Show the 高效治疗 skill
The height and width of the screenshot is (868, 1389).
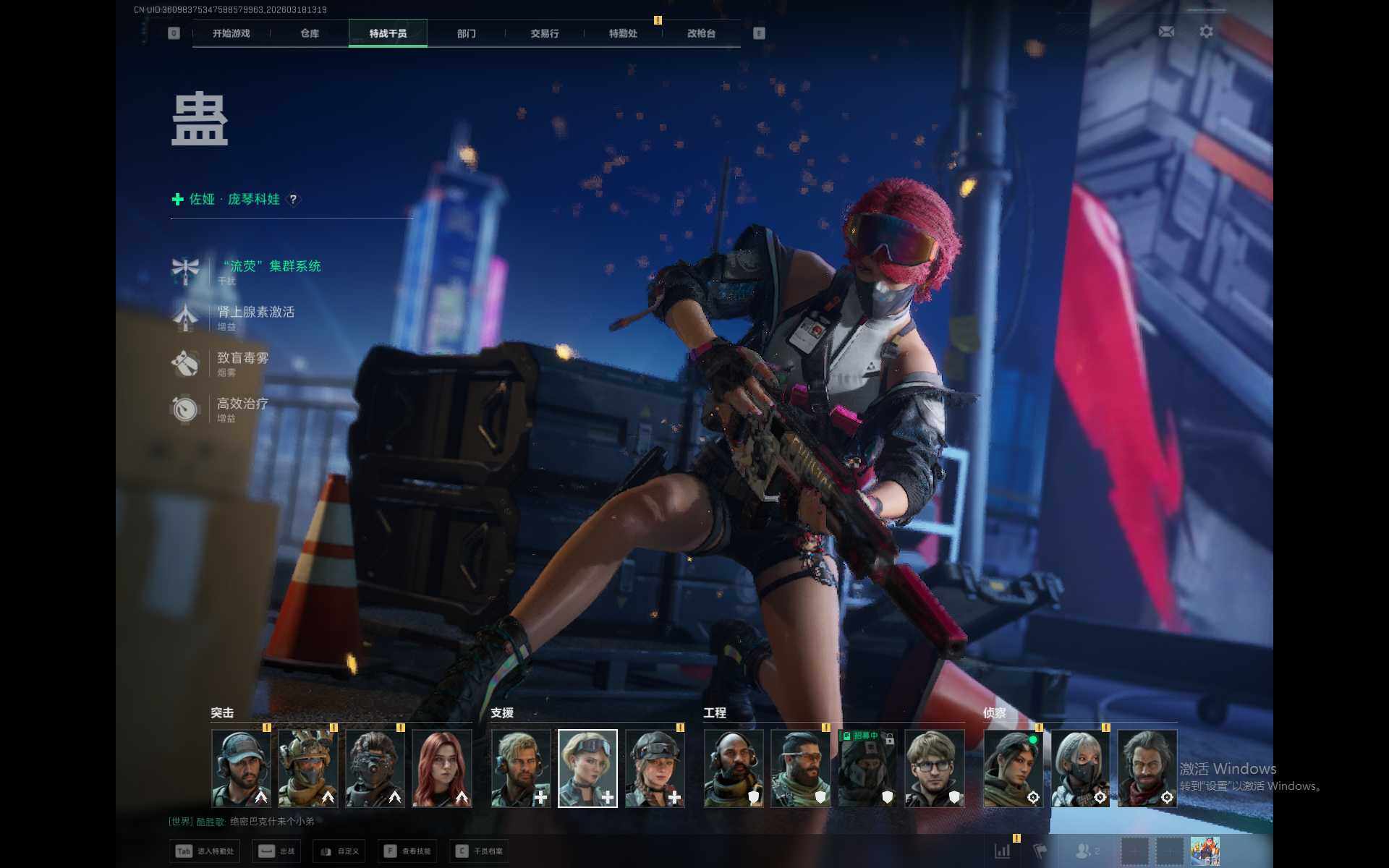(x=242, y=404)
